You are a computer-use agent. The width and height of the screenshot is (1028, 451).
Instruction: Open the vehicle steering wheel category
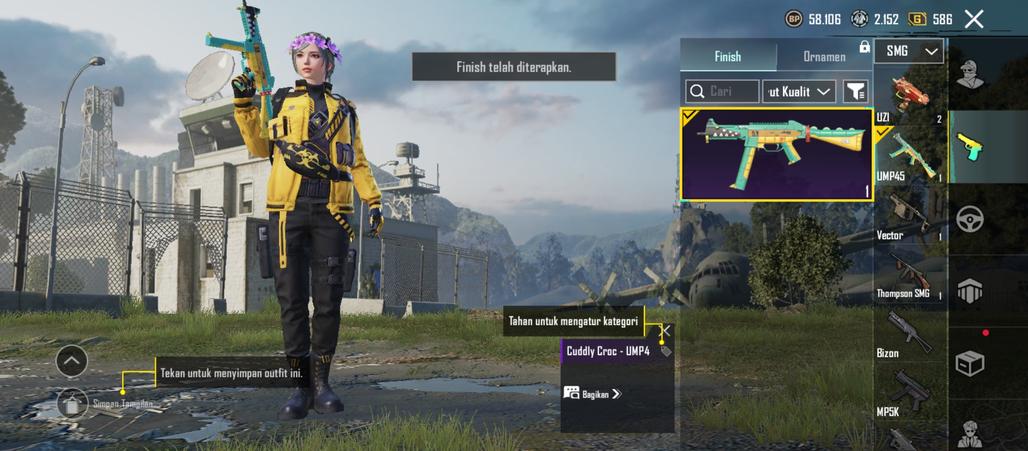pos(969,218)
